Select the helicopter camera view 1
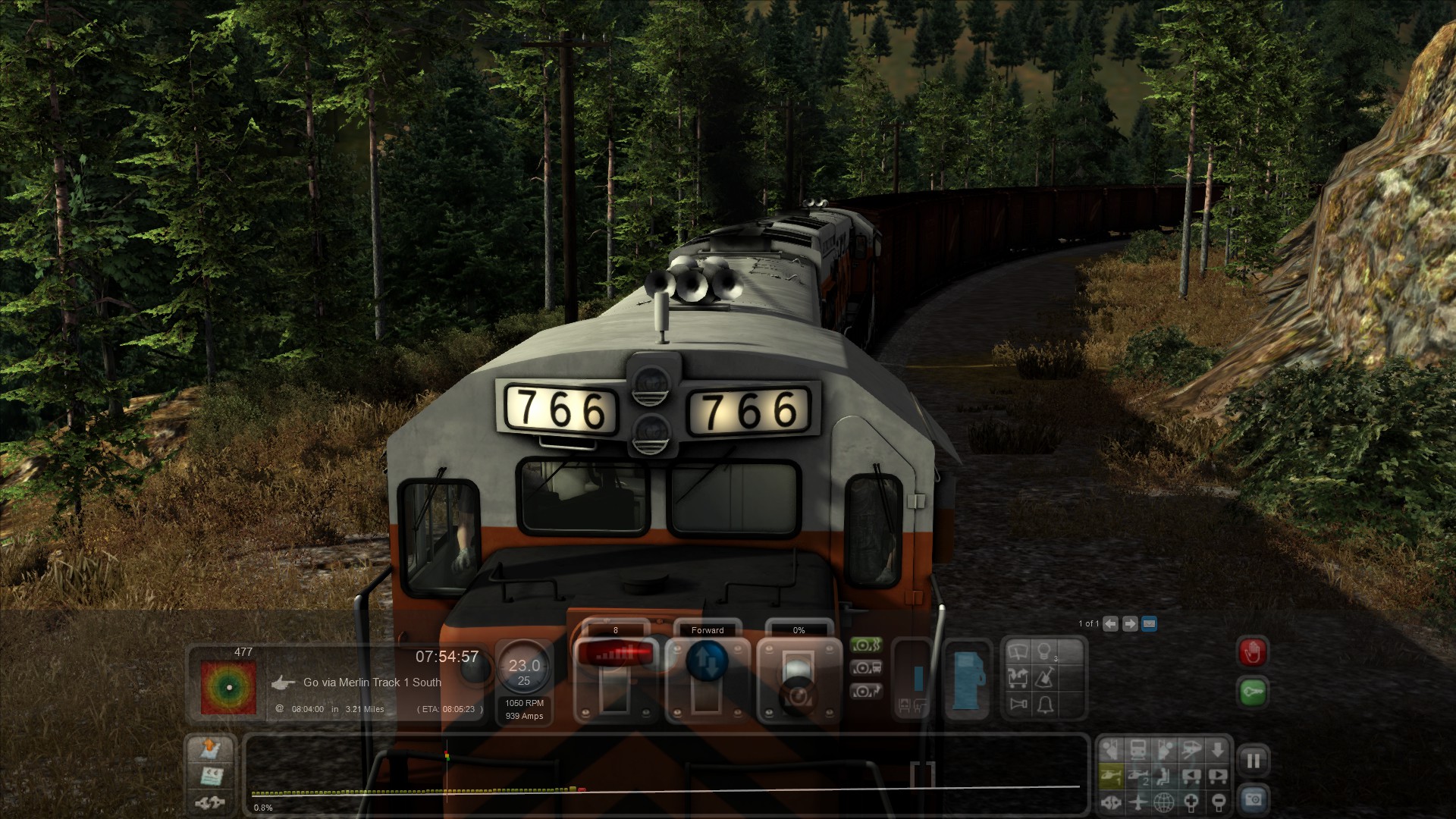 (x=1110, y=776)
